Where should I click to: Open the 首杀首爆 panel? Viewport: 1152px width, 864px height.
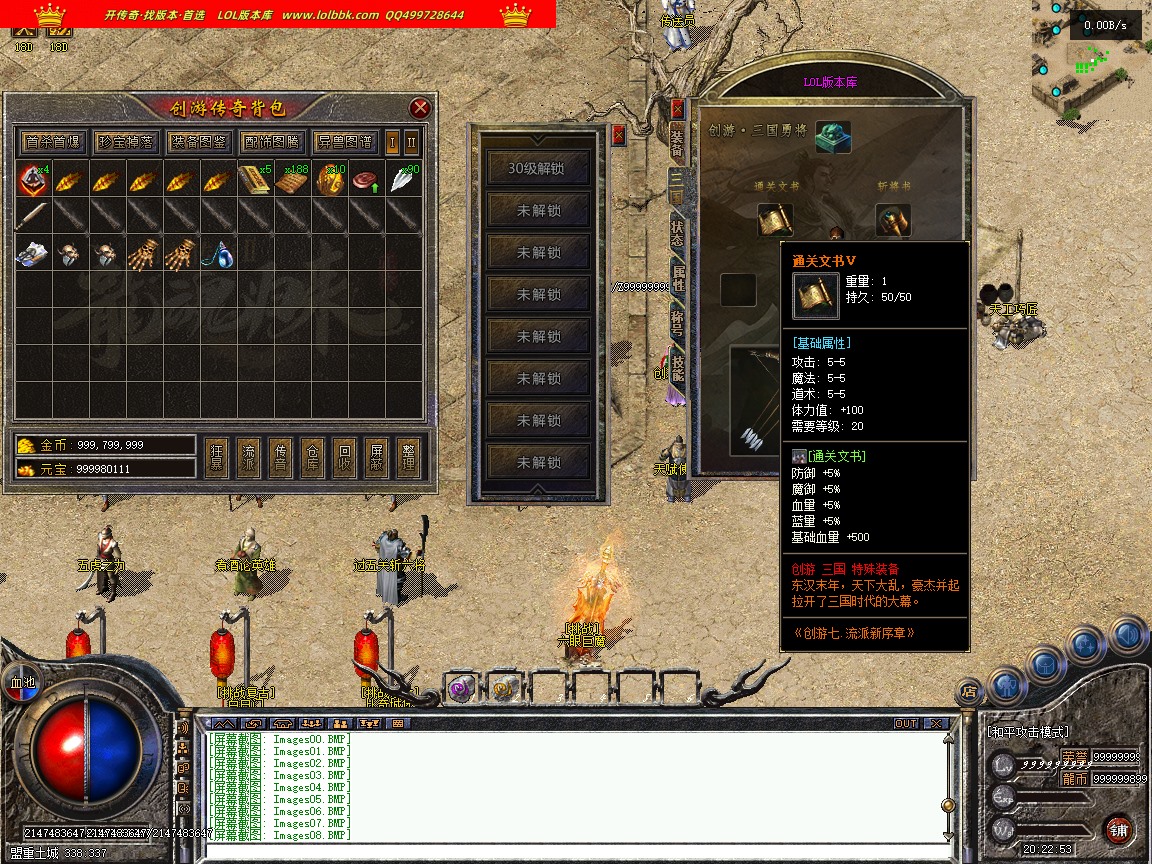pos(53,142)
